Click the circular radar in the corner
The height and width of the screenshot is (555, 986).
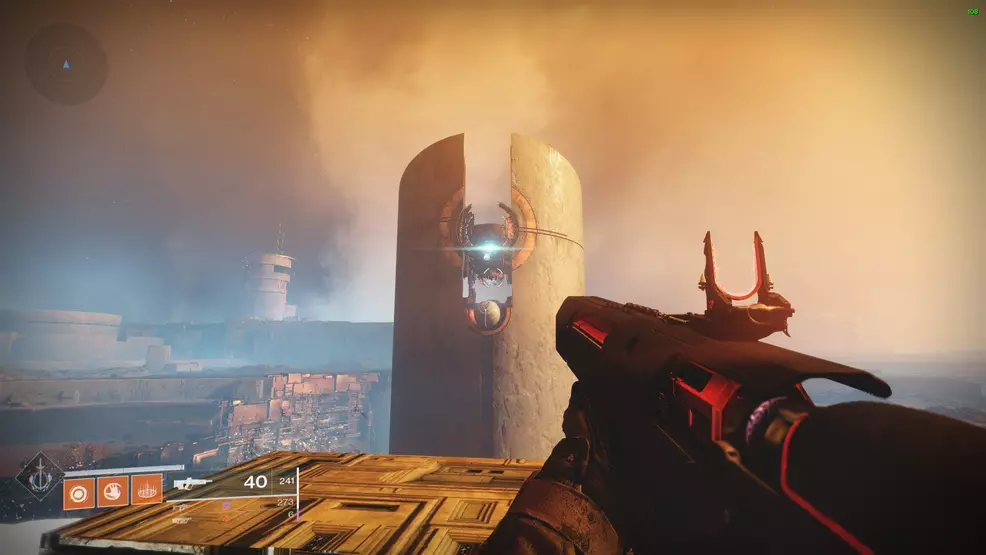(66, 64)
